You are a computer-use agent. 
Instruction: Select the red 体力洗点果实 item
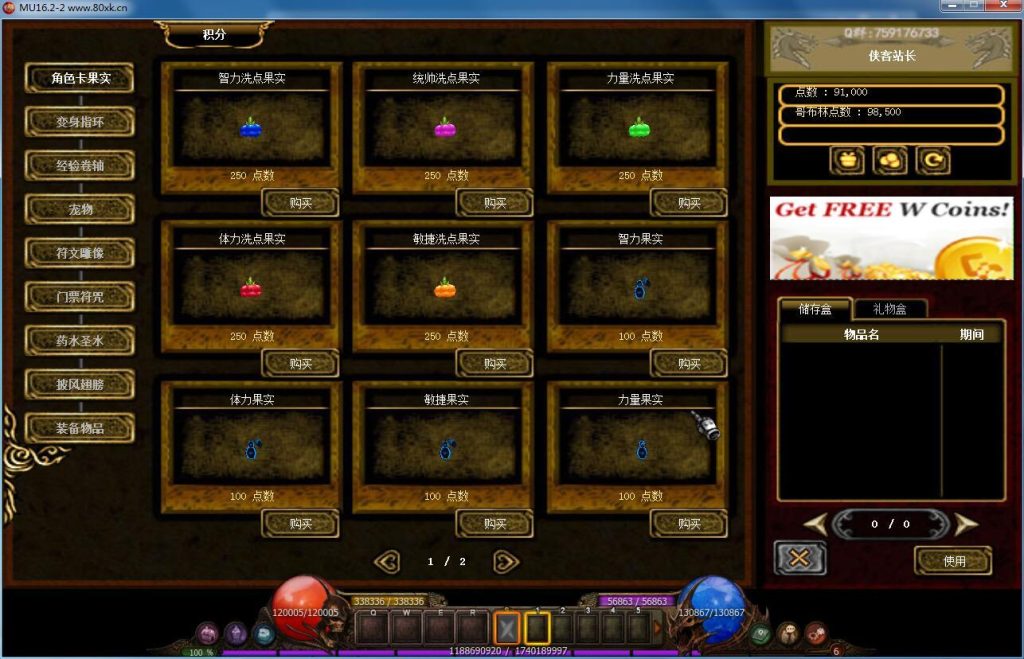pos(250,289)
